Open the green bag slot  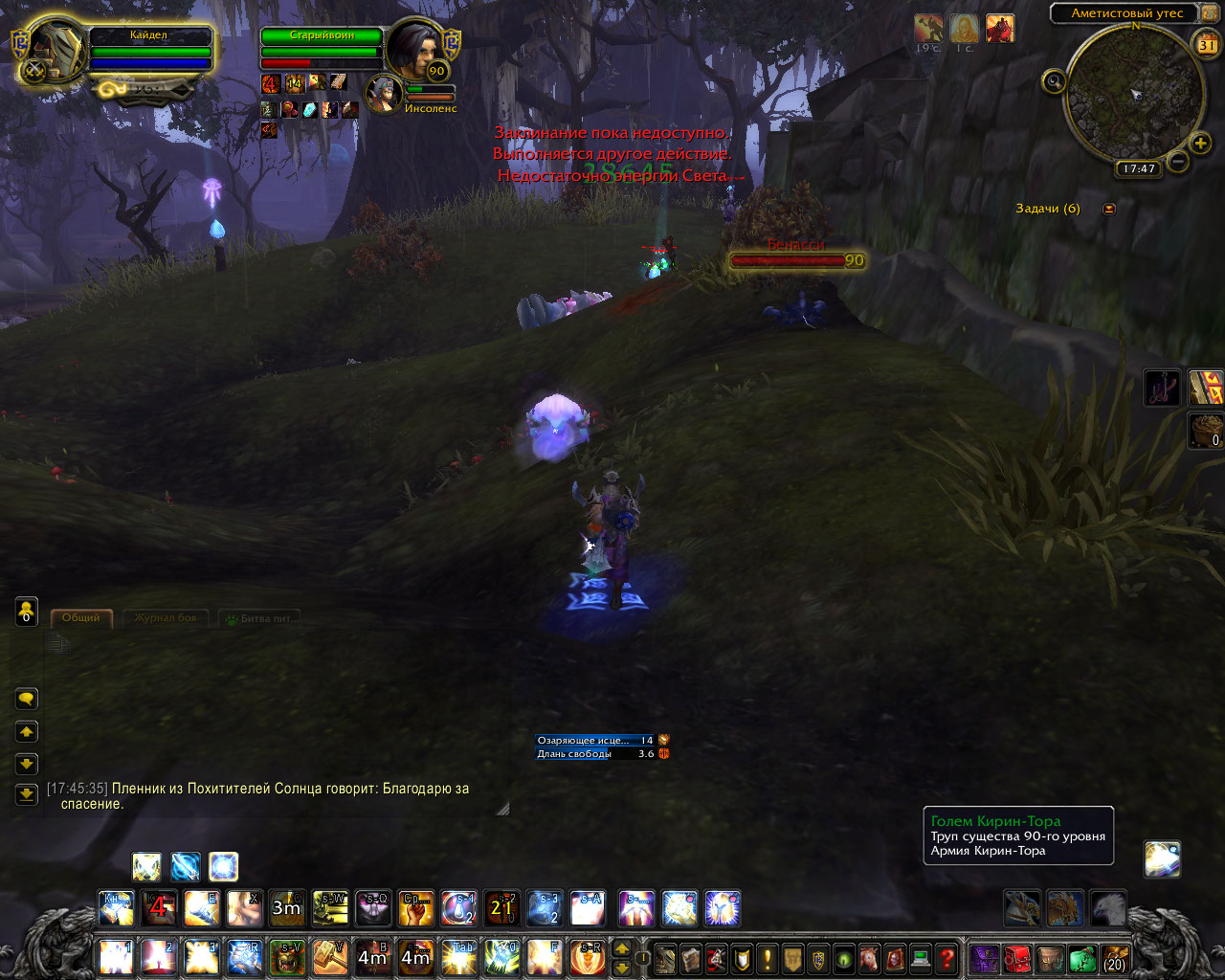(x=1081, y=958)
